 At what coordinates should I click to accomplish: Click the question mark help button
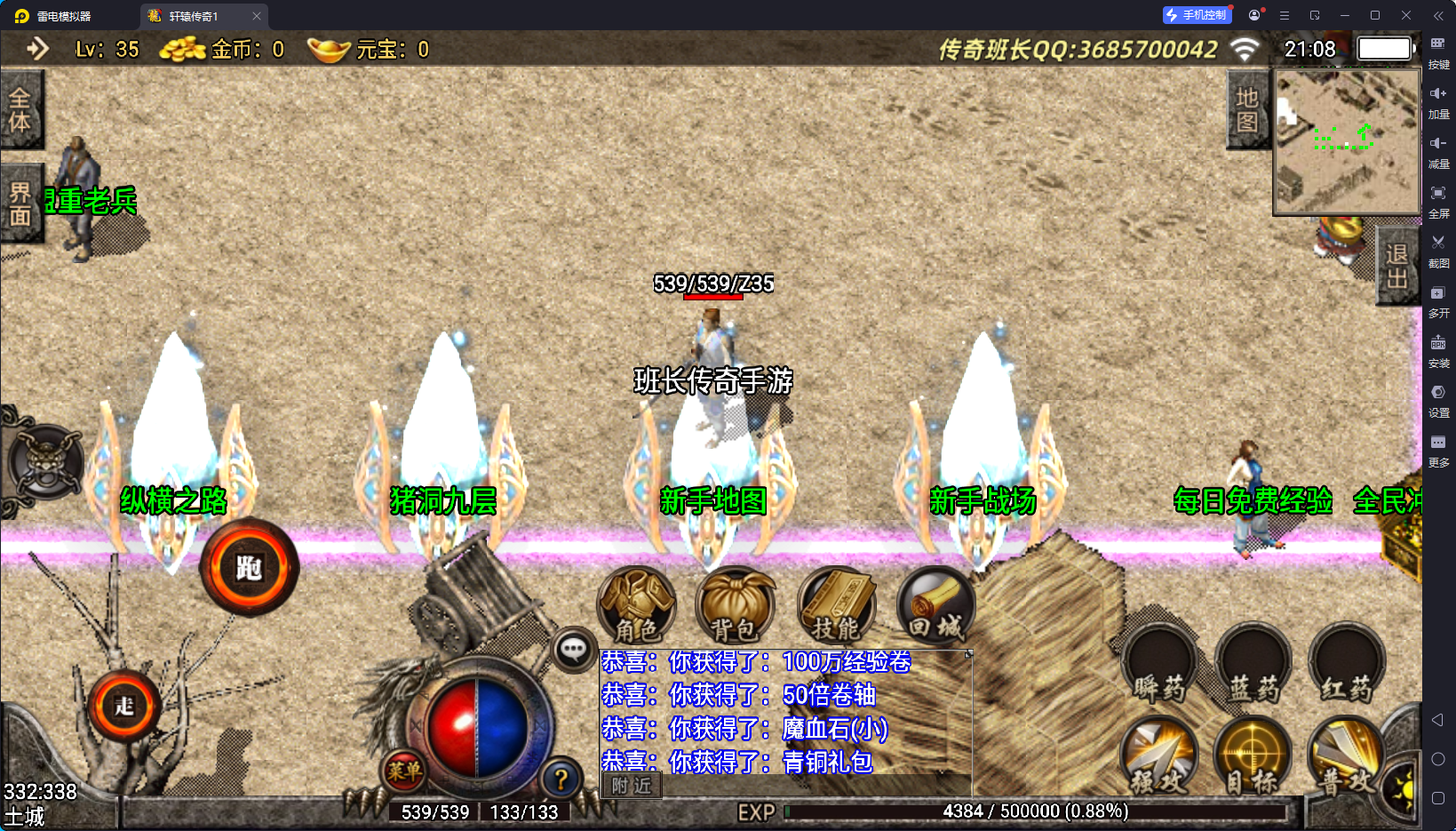click(561, 780)
